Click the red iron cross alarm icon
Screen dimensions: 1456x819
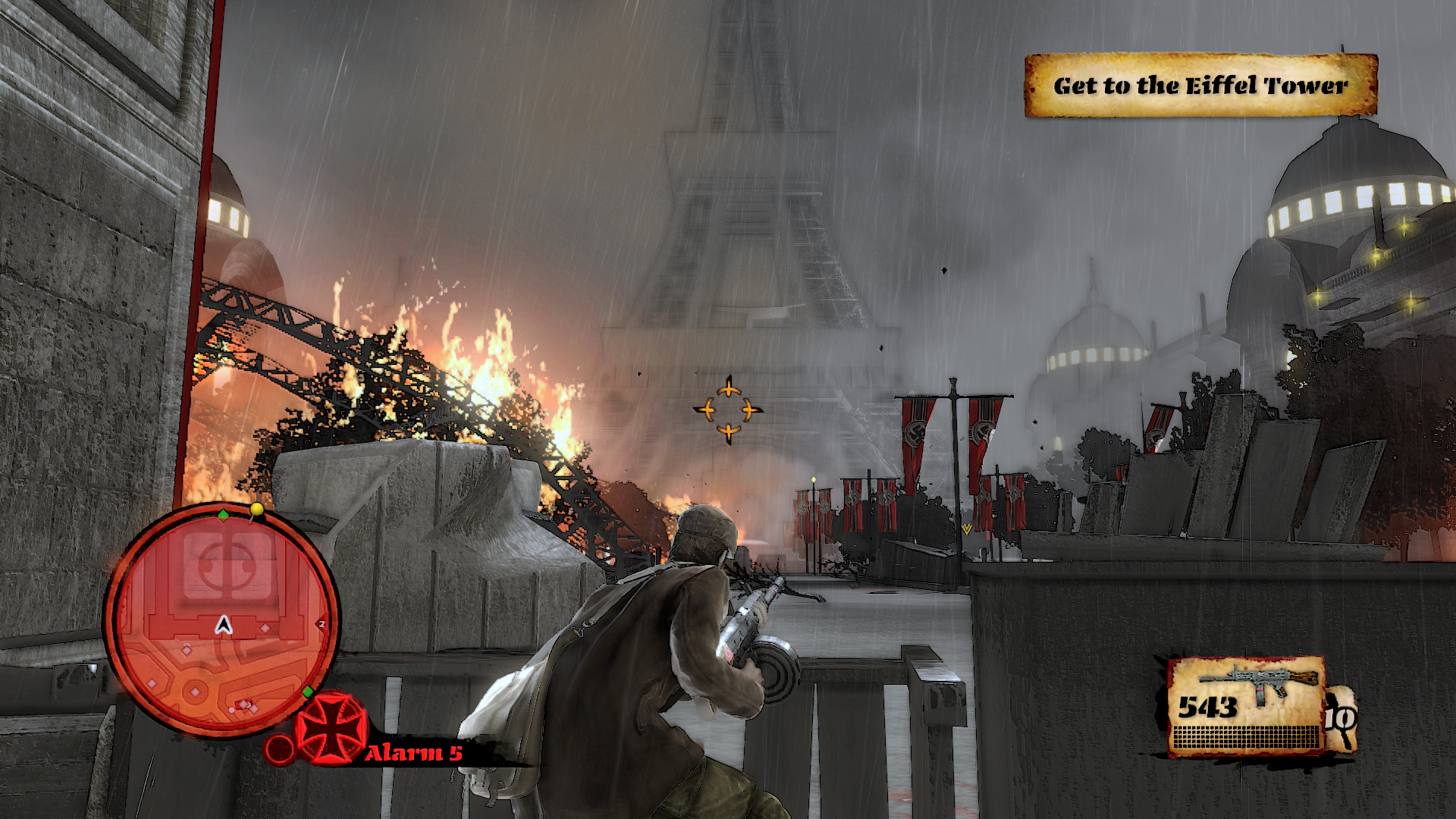(x=331, y=729)
